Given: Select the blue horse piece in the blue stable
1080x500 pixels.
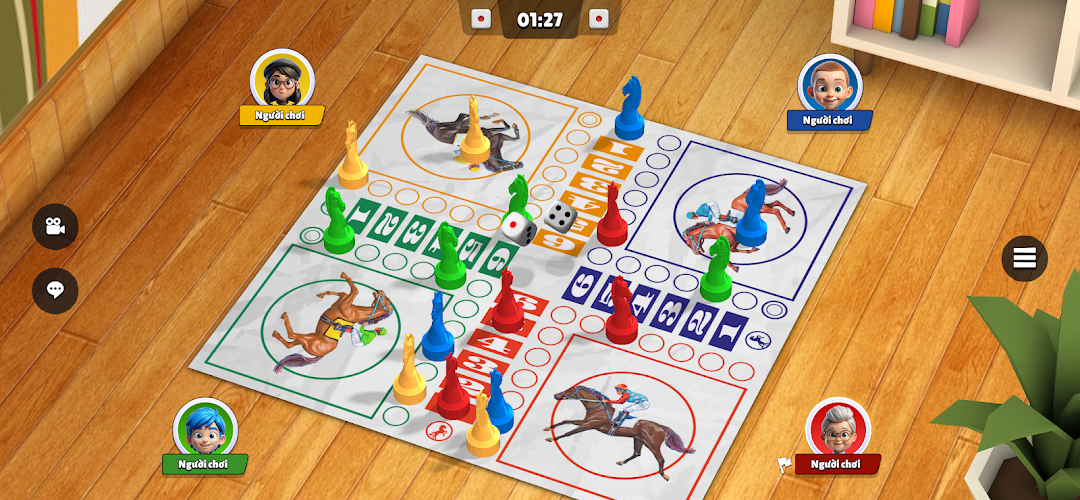Looking at the screenshot, I should click(x=751, y=213).
